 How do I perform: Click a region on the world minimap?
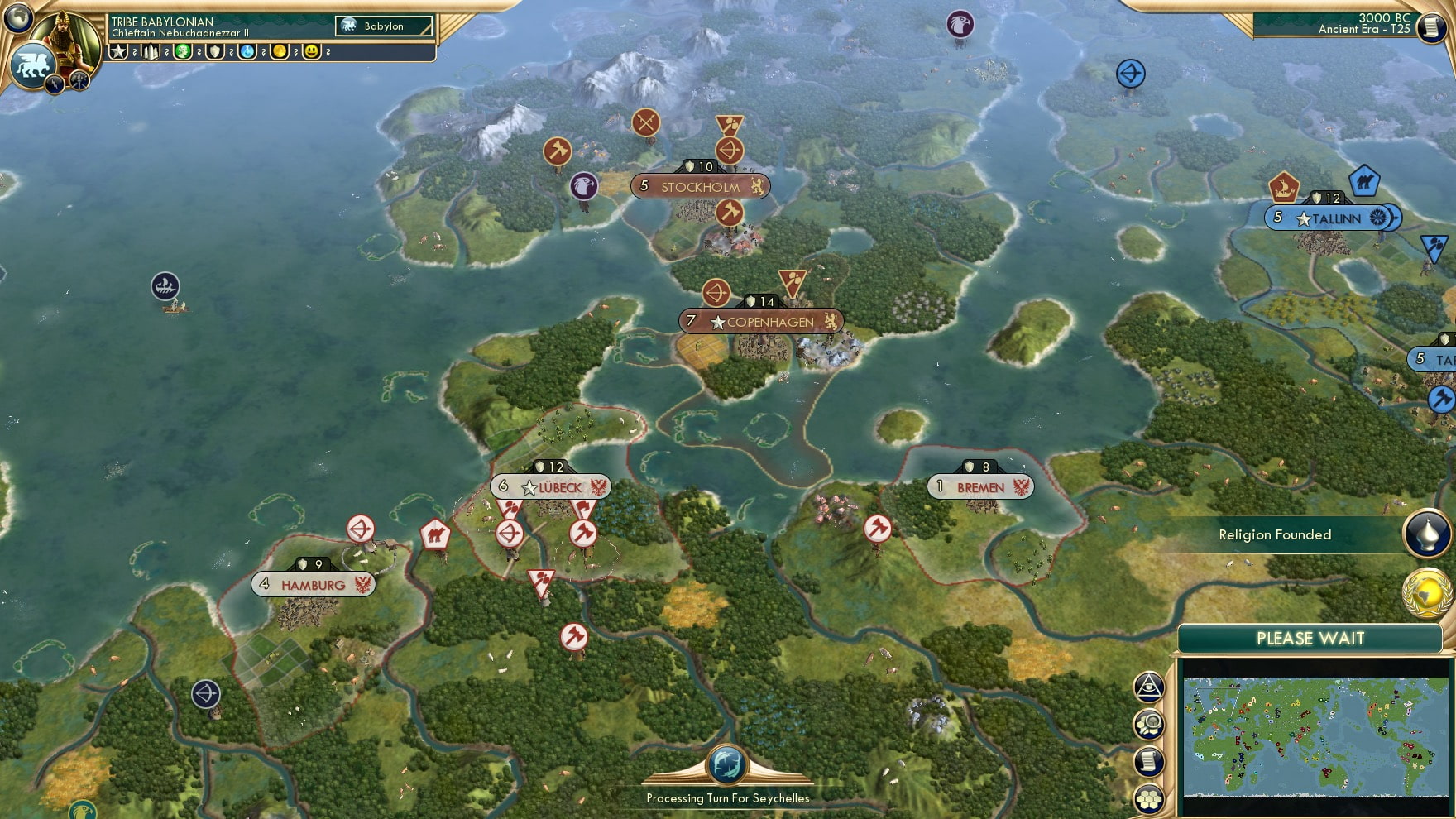coord(1315,736)
